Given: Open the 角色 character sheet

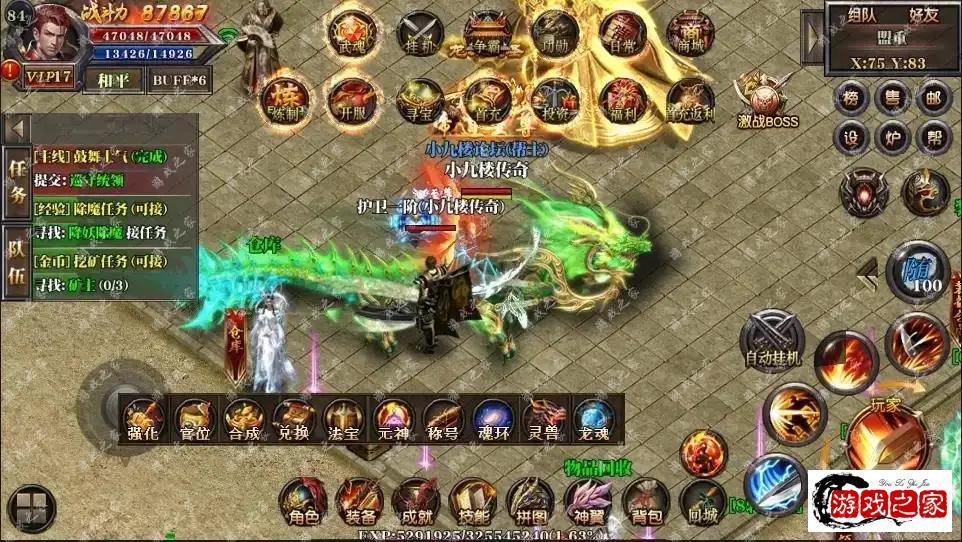Looking at the screenshot, I should pos(302,501).
